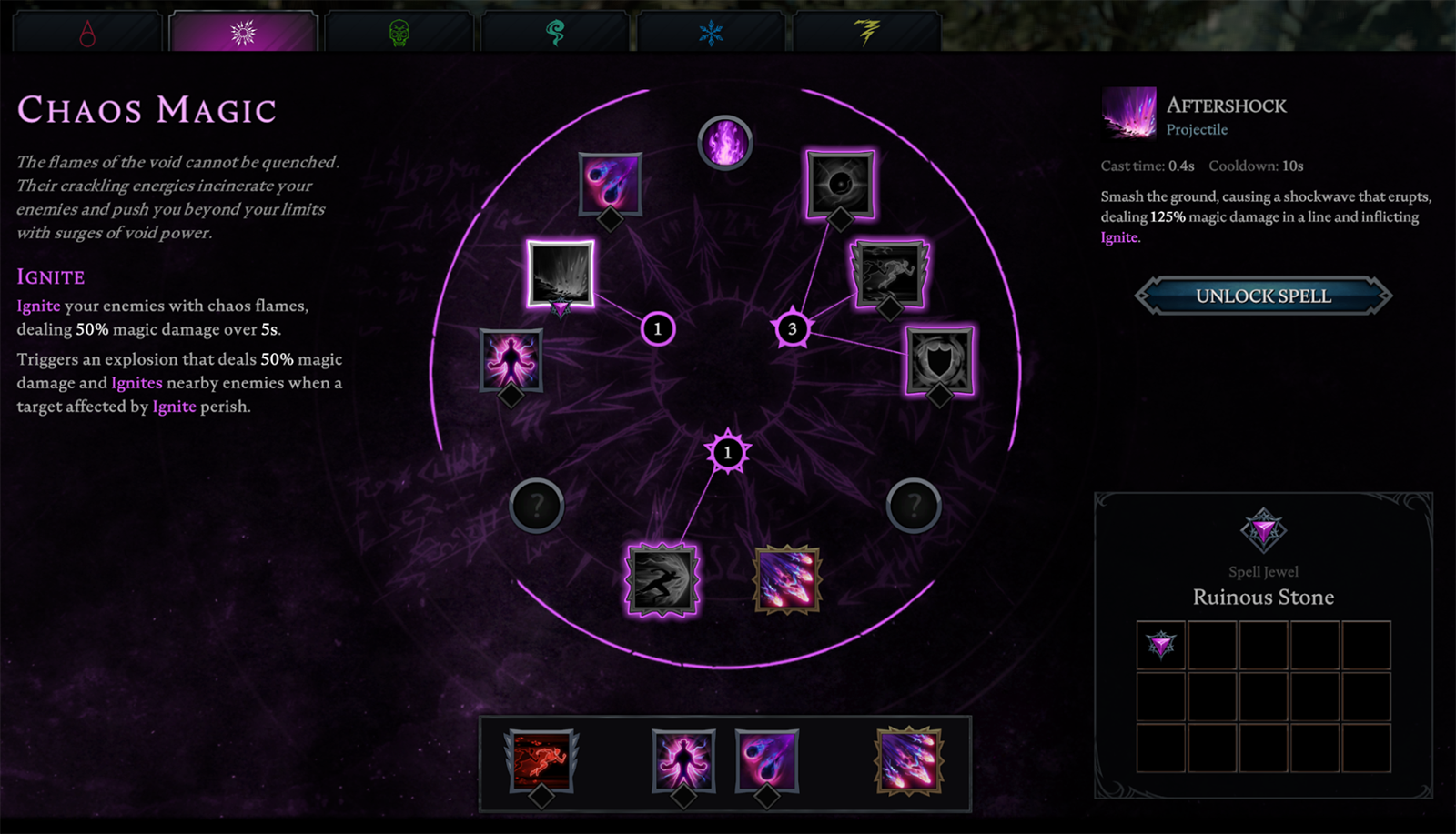Switch to the Frost snowflake tab

pyautogui.click(x=711, y=34)
